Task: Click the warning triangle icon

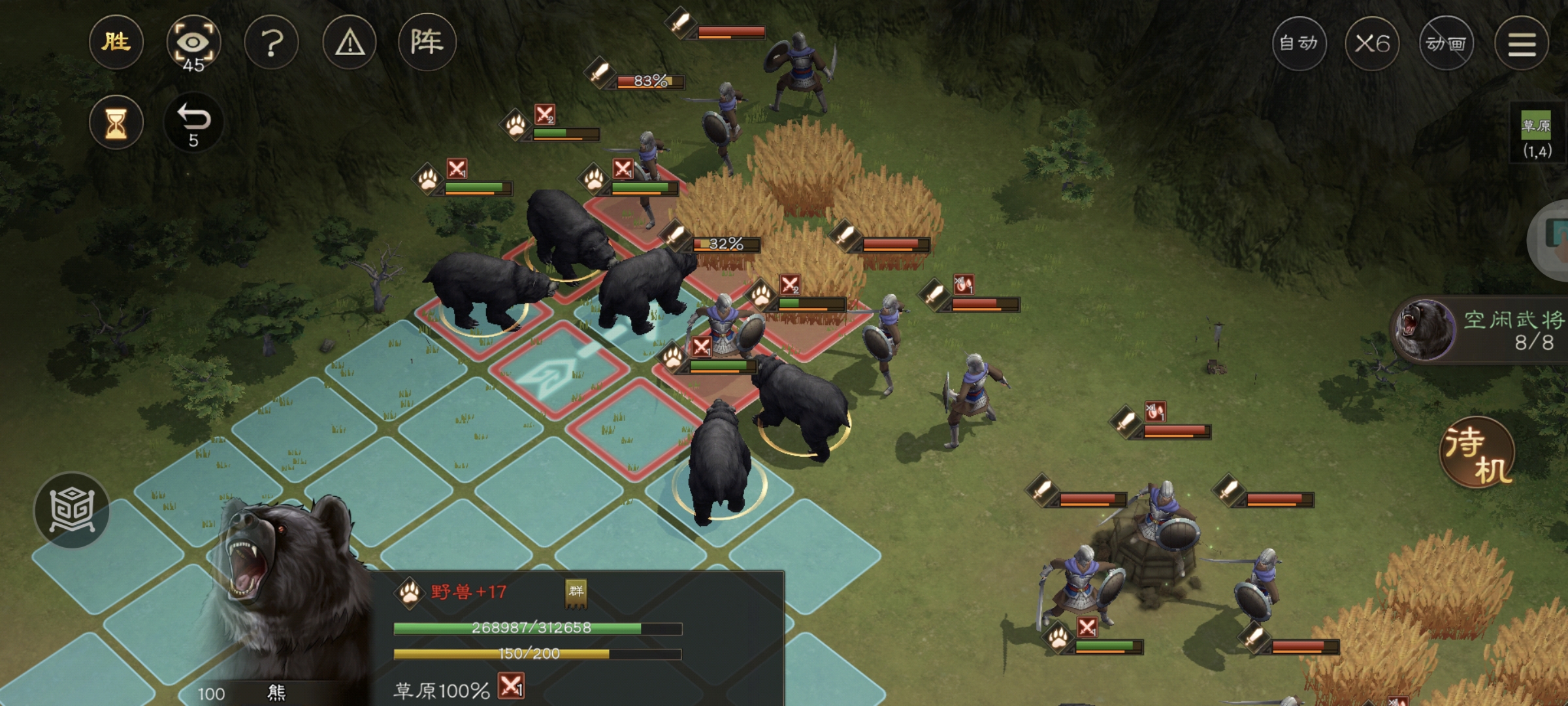Action: 350,43
